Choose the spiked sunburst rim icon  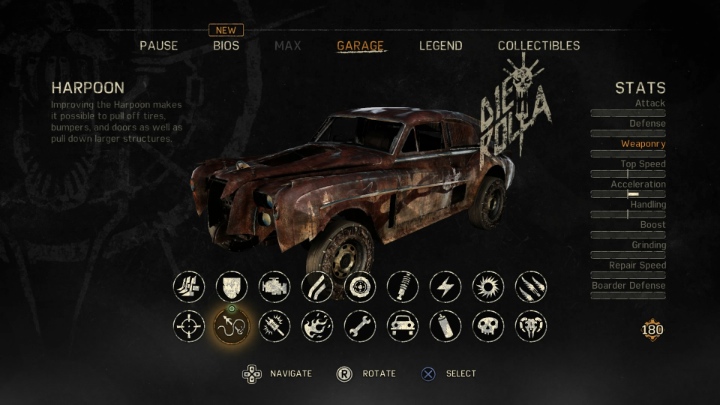[488, 286]
